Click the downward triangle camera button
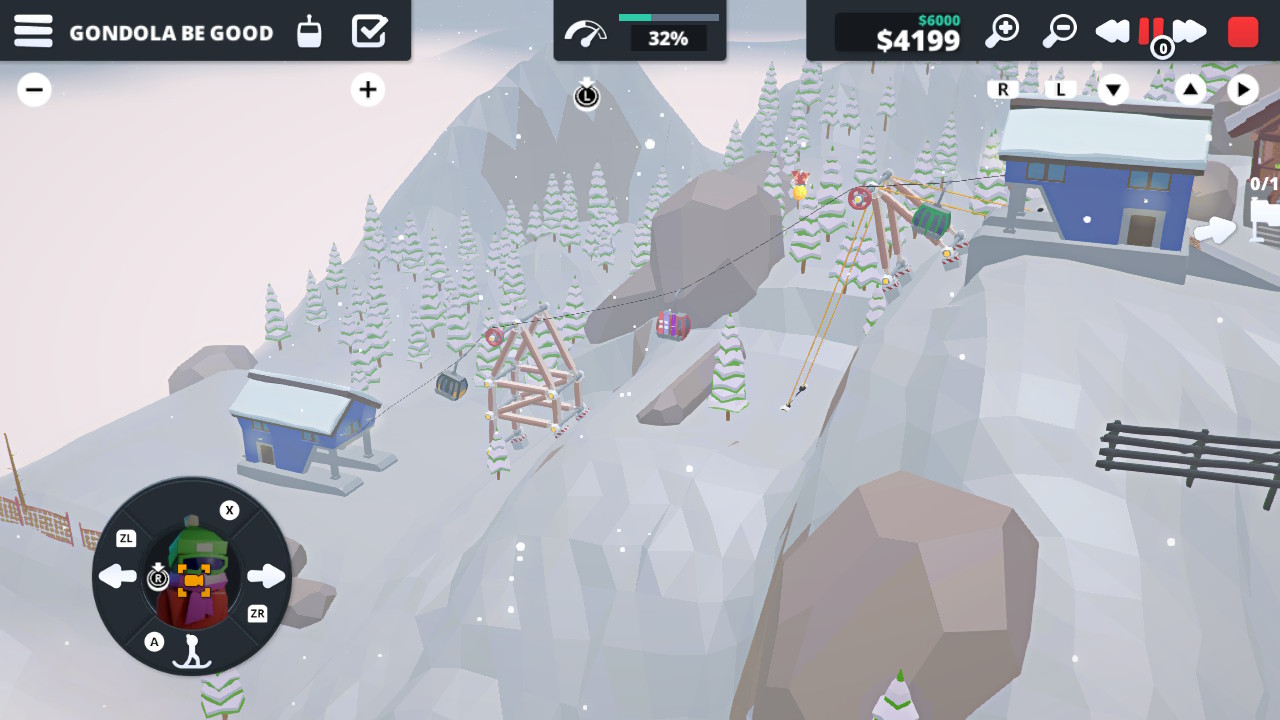The image size is (1280, 720). pos(1113,90)
